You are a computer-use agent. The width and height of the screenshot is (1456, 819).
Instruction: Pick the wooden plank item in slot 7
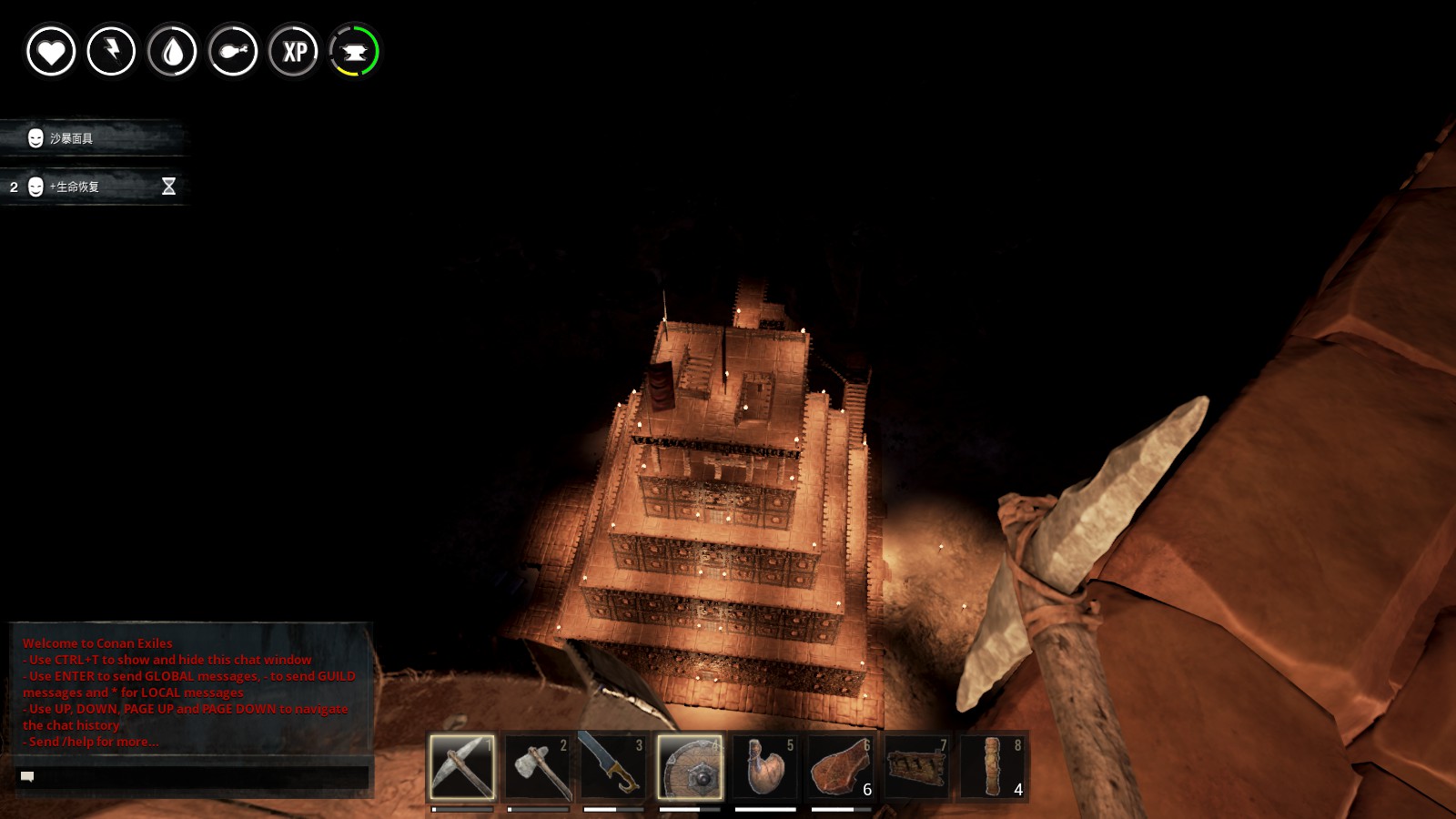(x=916, y=766)
